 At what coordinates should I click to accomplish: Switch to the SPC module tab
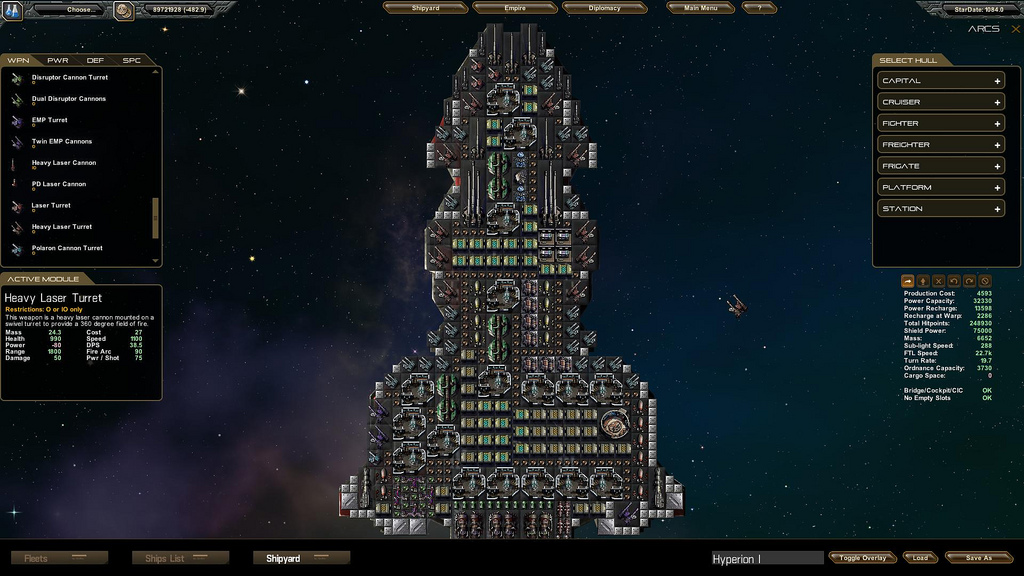coord(131,61)
